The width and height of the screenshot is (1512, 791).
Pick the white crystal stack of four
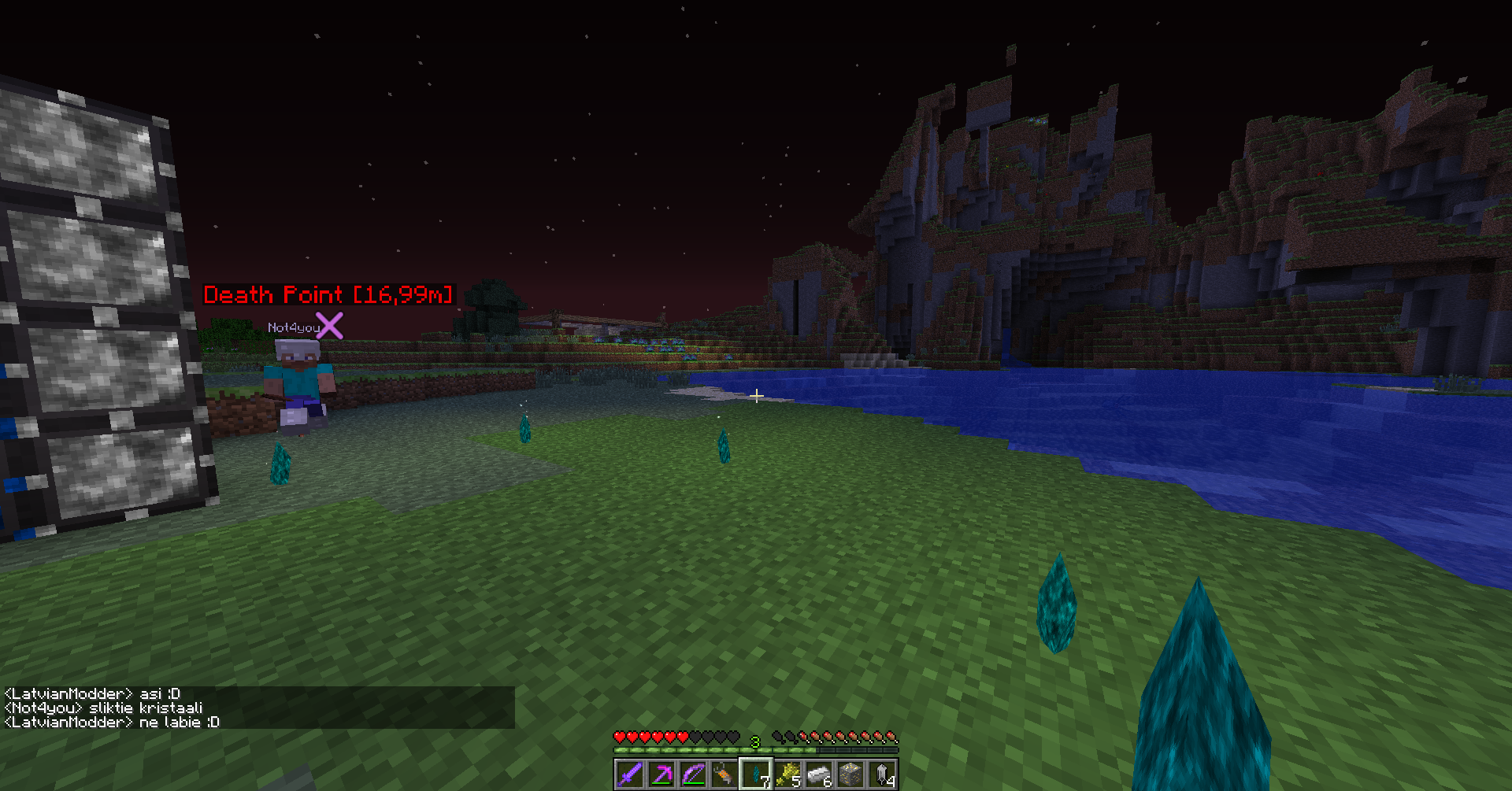(882, 774)
